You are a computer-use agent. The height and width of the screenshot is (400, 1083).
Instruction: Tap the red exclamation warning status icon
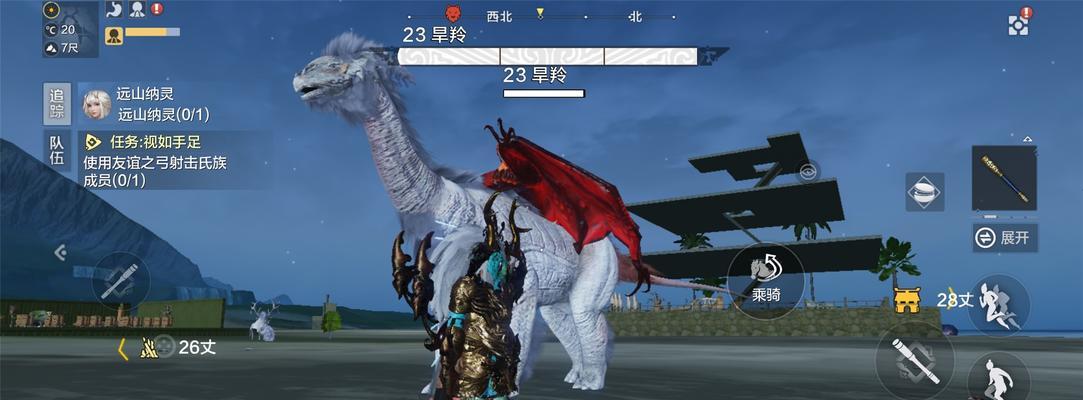tap(157, 9)
